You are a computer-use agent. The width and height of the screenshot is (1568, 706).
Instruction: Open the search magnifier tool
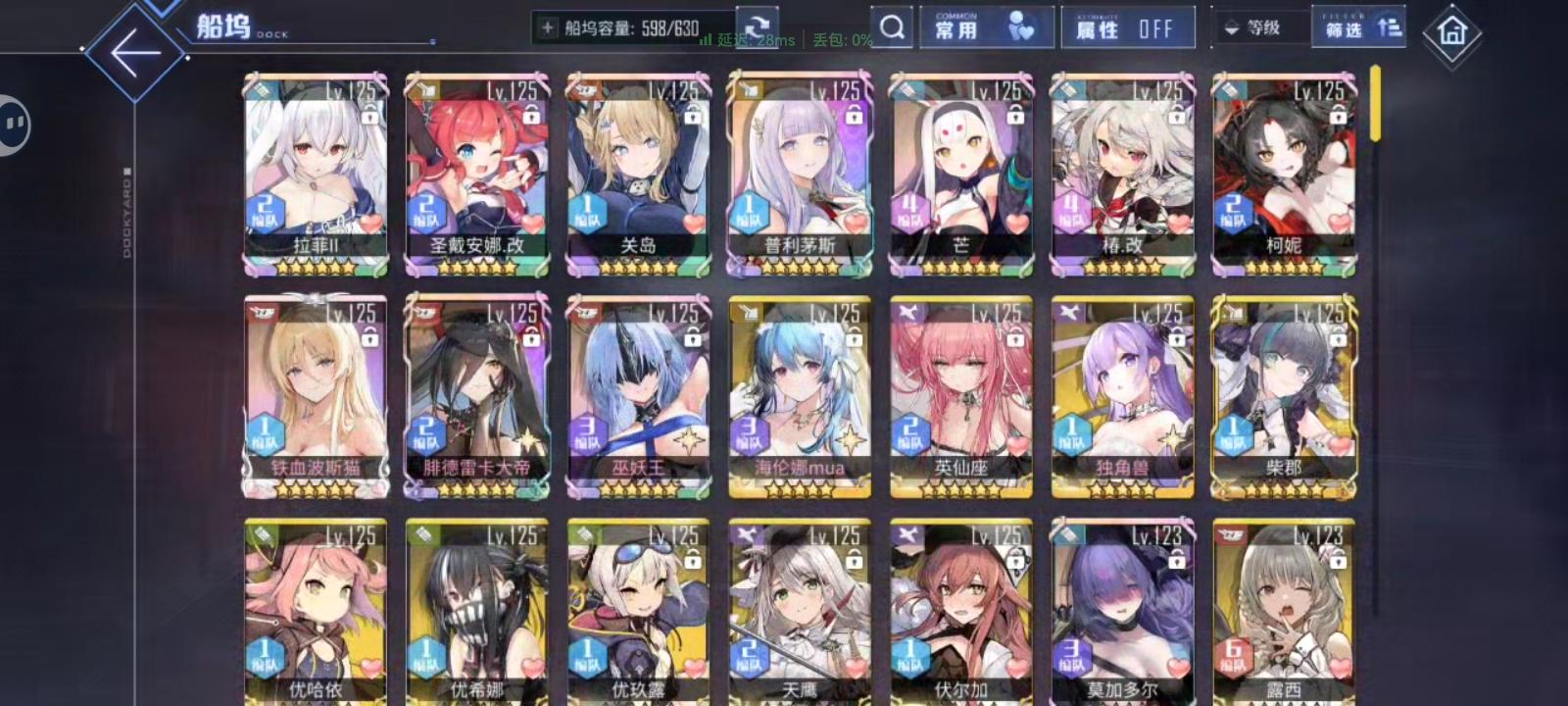pyautogui.click(x=890, y=27)
